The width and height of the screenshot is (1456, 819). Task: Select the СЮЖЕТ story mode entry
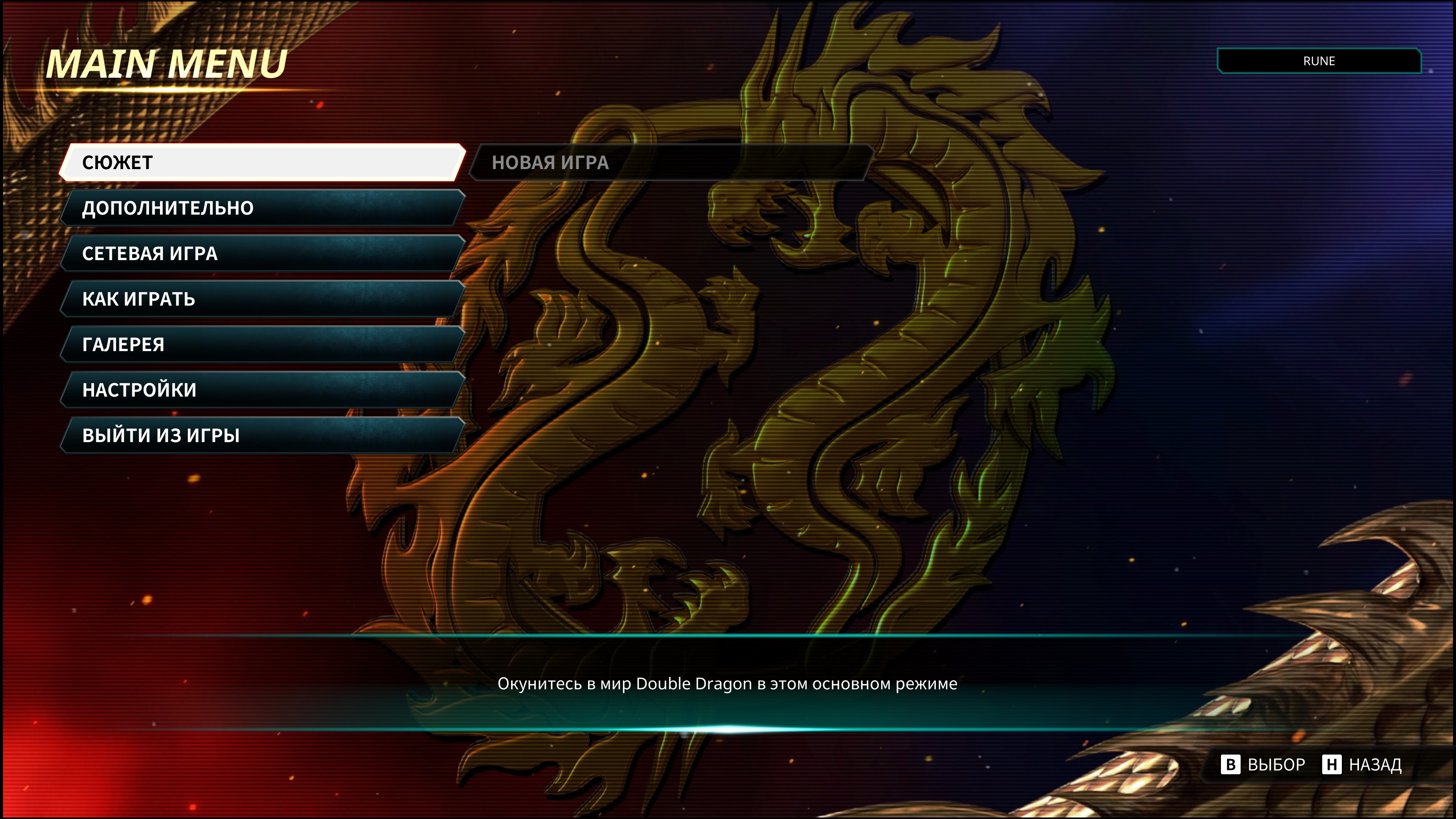(263, 163)
